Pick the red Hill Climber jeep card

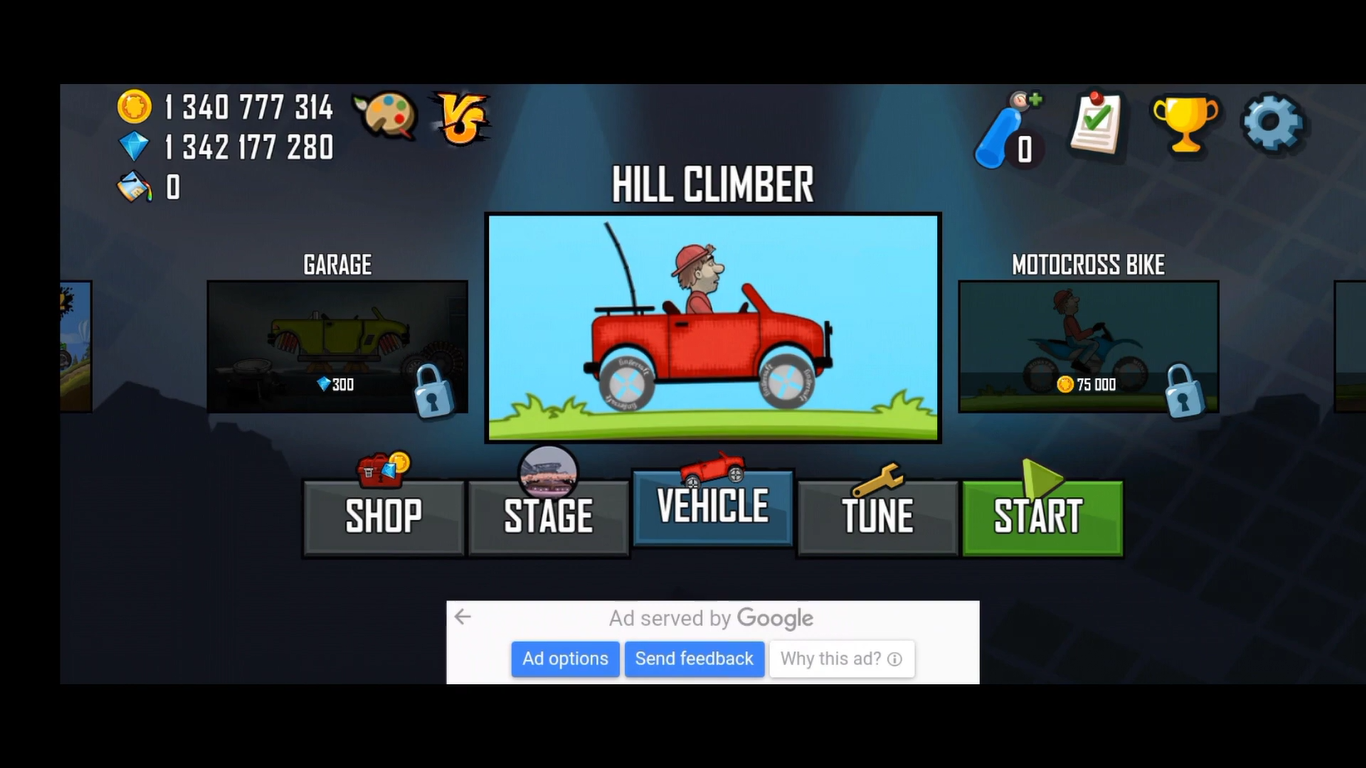(713, 327)
